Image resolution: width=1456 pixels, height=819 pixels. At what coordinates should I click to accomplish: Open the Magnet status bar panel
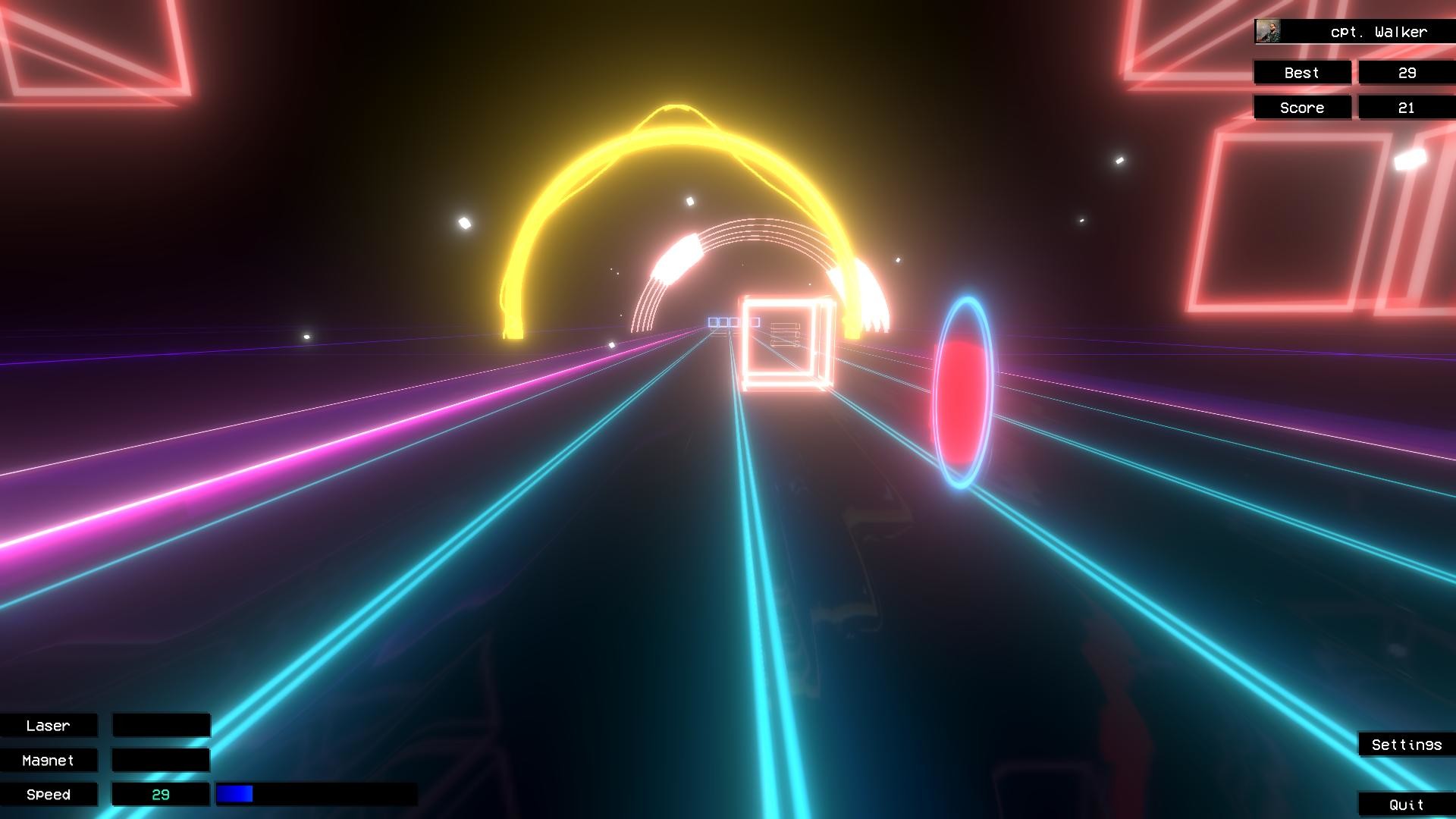[161, 760]
